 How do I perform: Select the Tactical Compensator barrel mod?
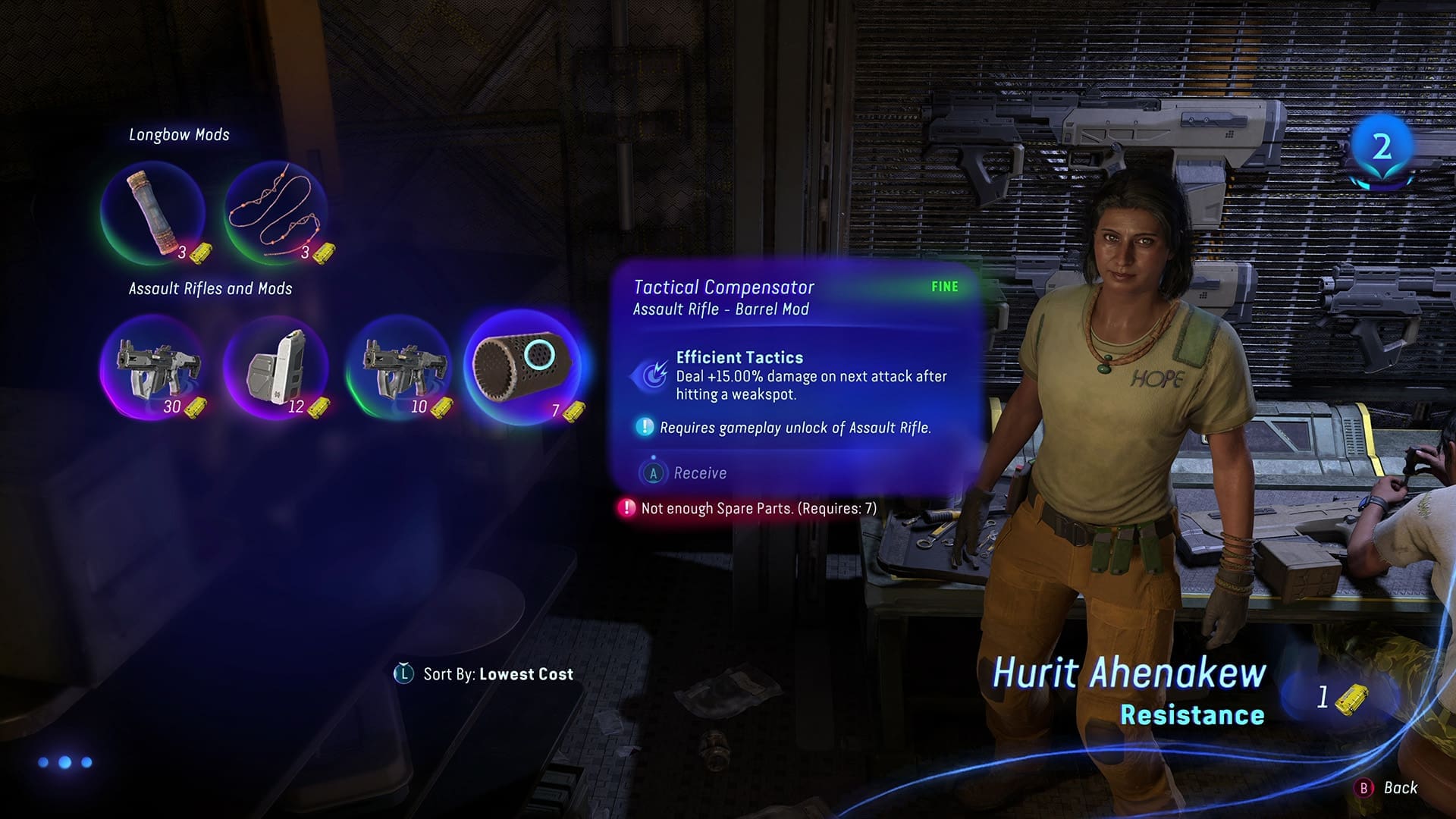522,366
